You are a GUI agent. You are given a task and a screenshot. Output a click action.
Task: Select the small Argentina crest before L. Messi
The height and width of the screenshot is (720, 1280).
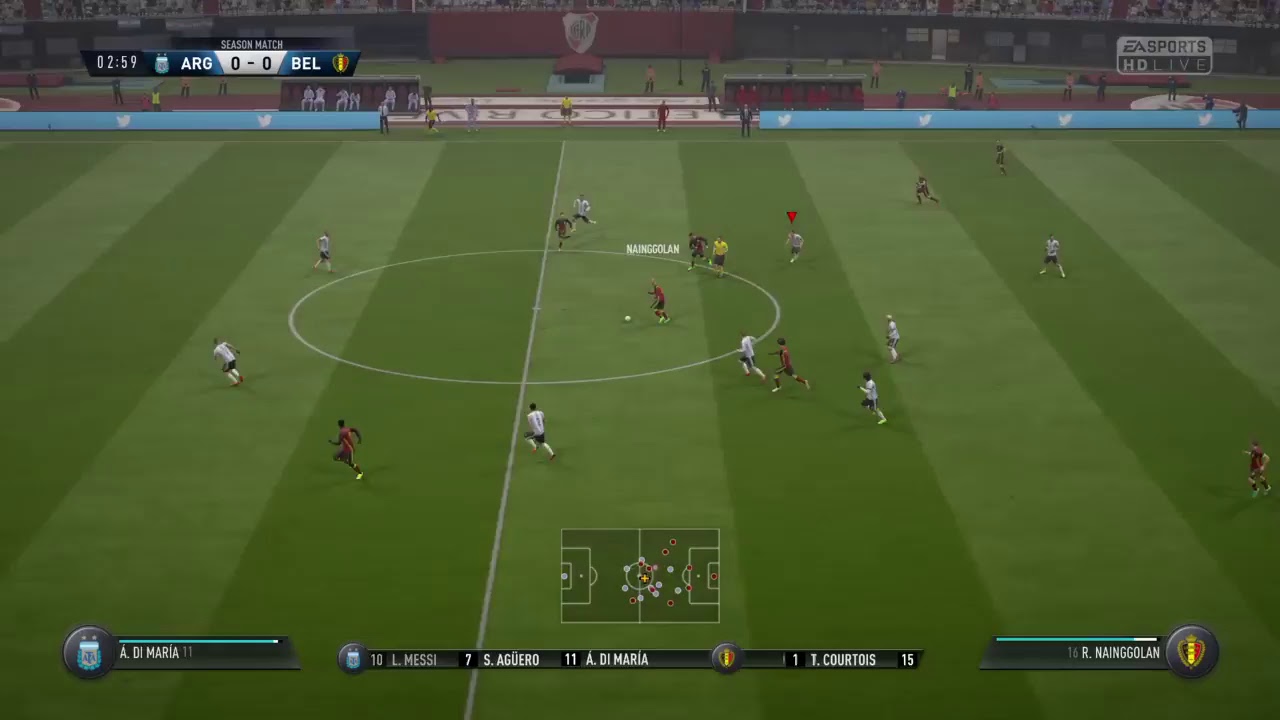click(x=352, y=660)
